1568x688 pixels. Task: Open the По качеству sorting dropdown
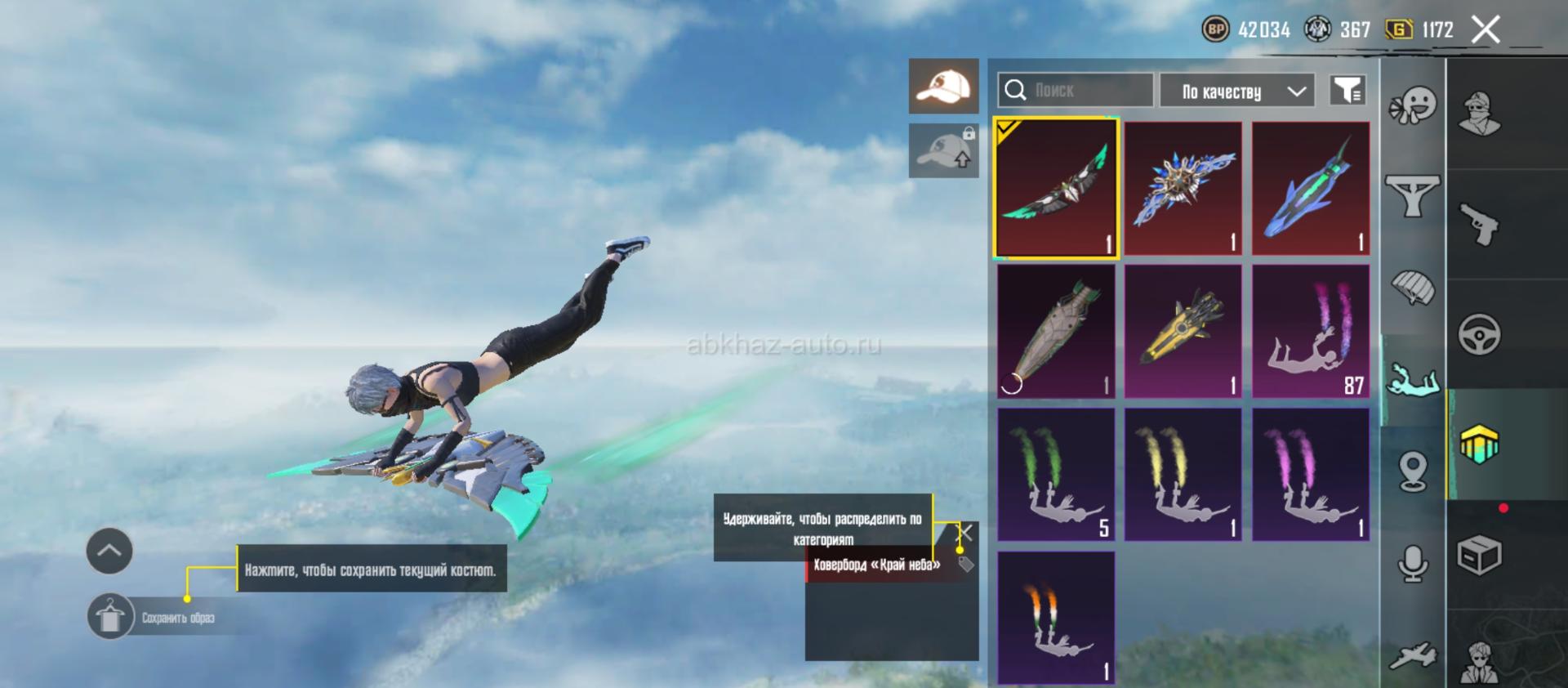(1236, 91)
